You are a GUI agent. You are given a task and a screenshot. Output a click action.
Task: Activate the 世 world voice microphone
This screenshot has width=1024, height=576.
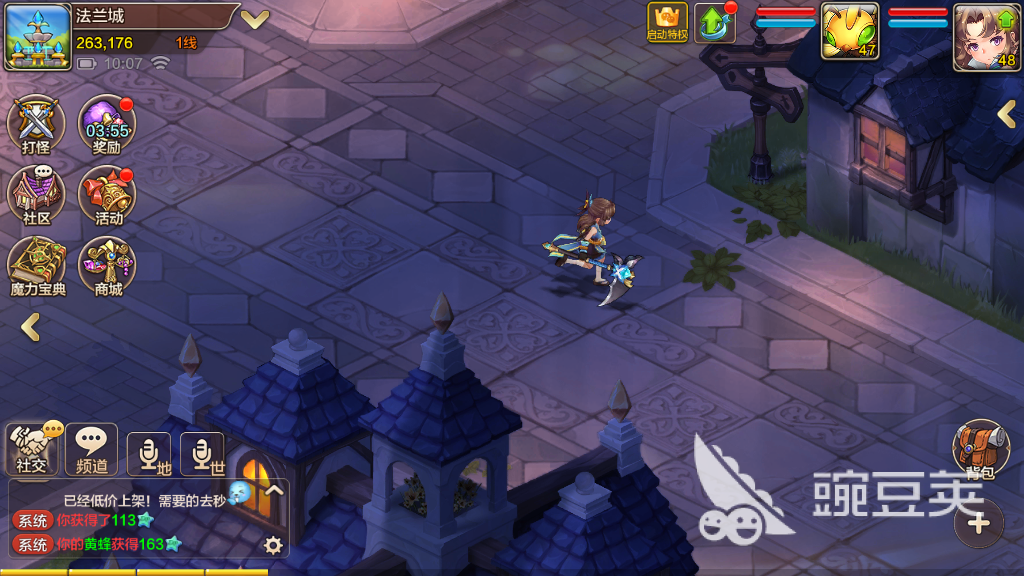[x=203, y=454]
